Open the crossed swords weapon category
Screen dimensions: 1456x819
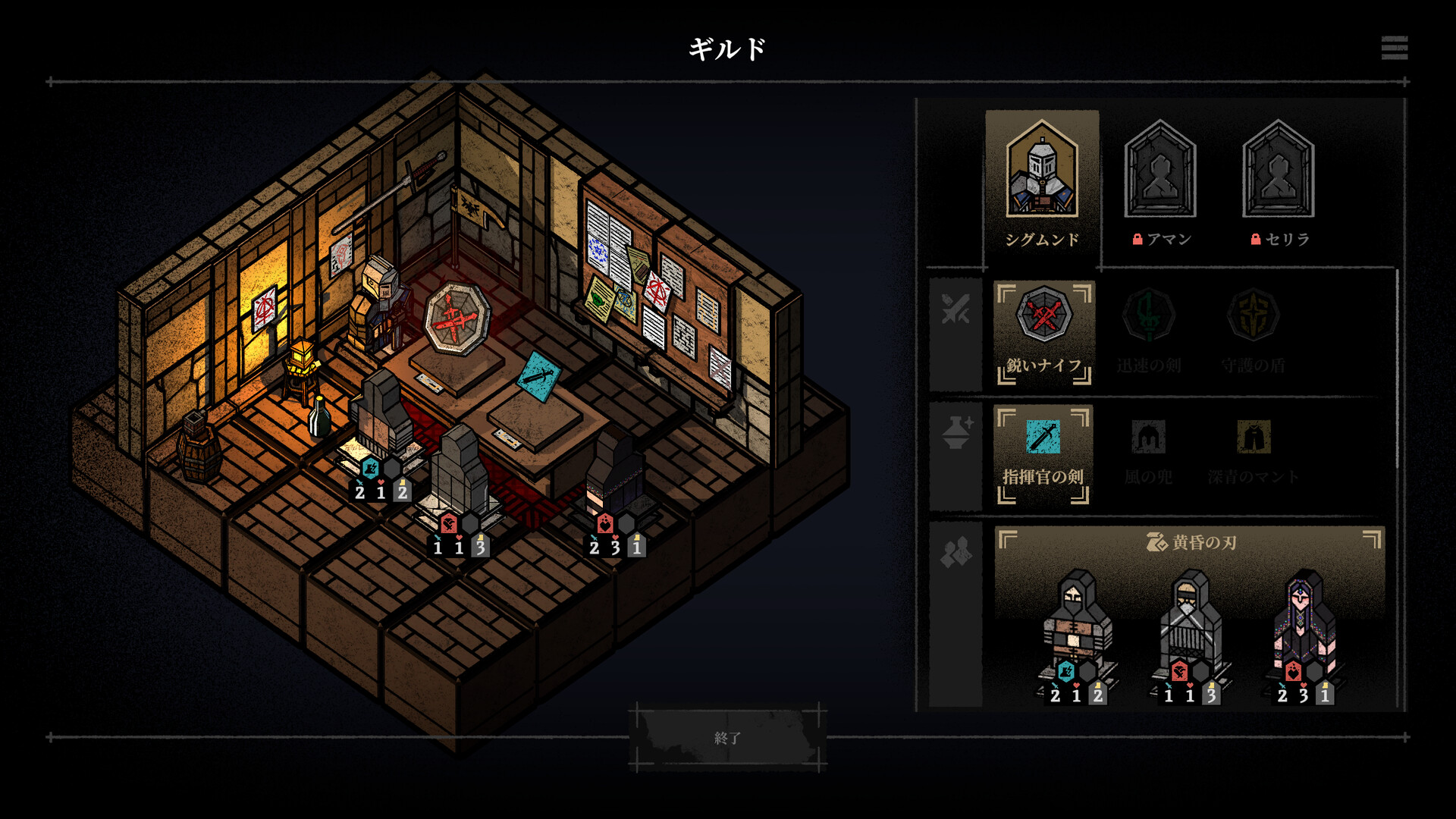coord(955,311)
